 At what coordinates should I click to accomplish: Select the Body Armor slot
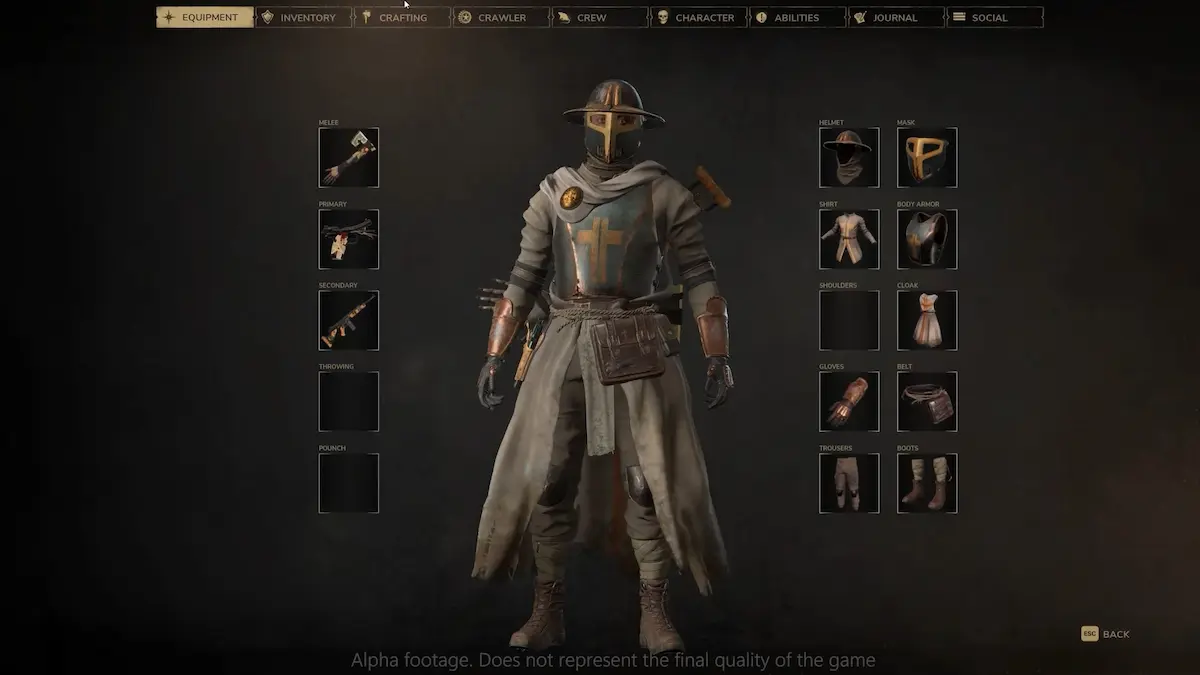click(927, 239)
